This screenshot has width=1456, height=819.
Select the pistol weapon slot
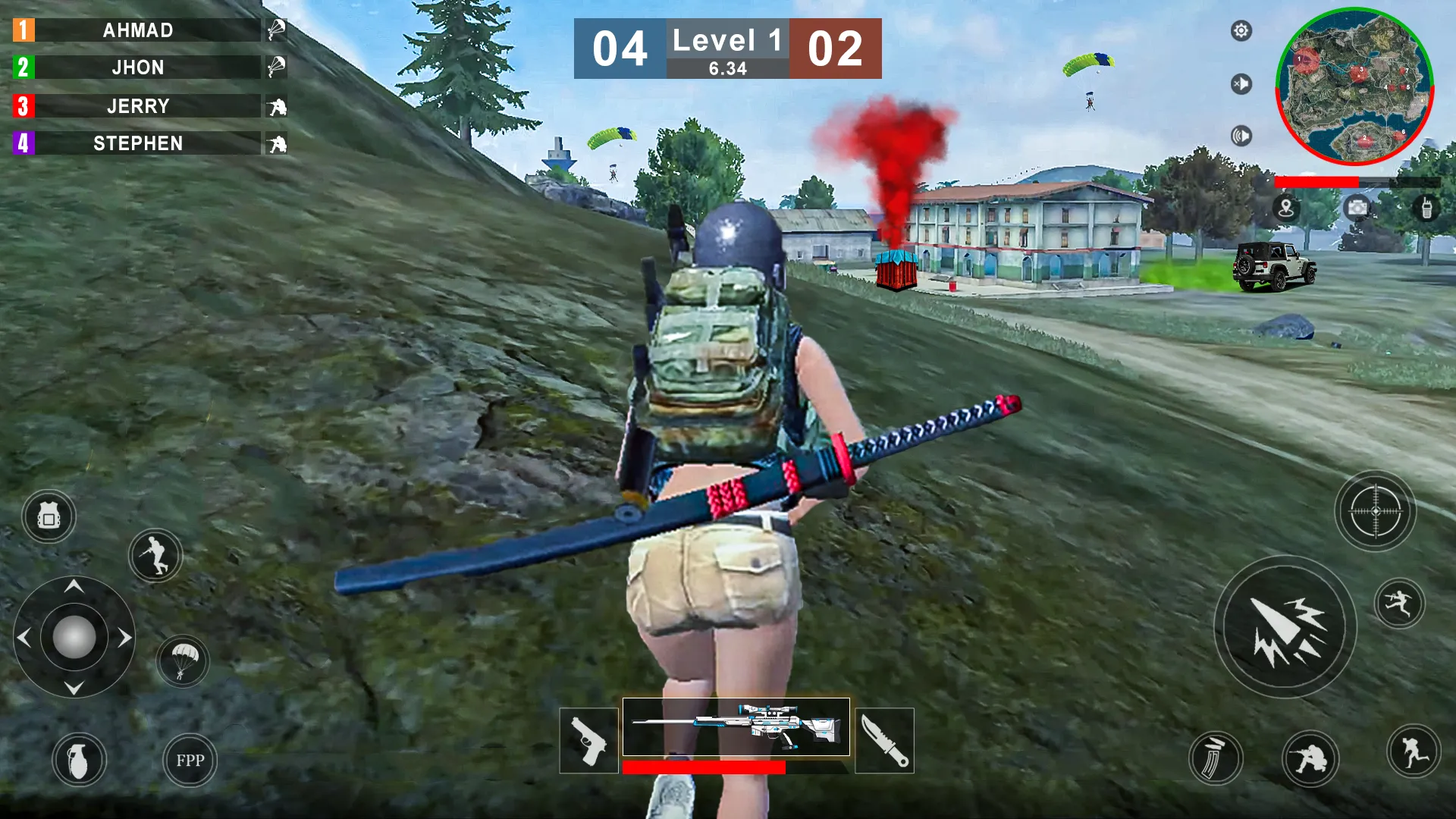click(x=588, y=741)
